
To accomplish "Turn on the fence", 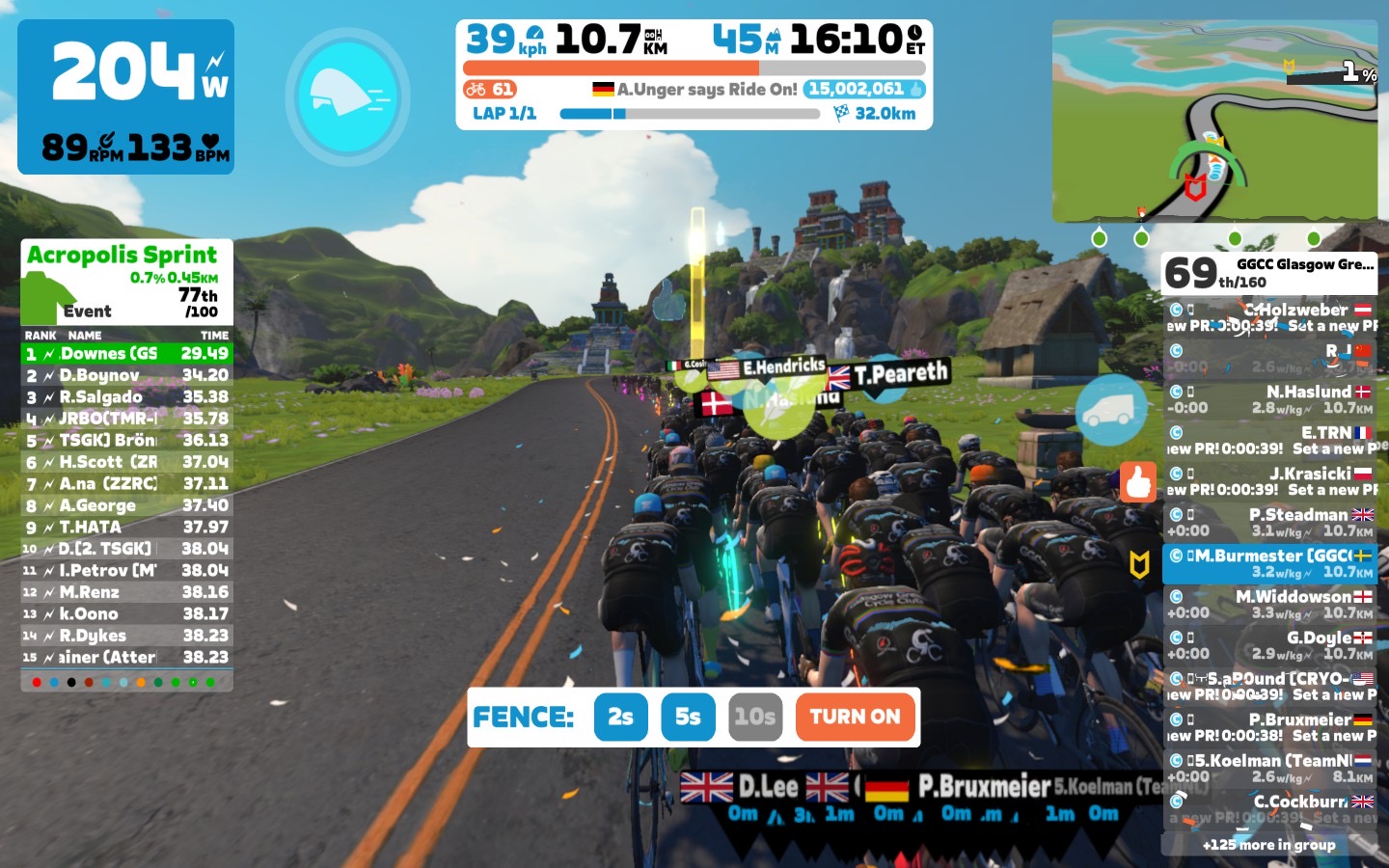I will point(855,717).
